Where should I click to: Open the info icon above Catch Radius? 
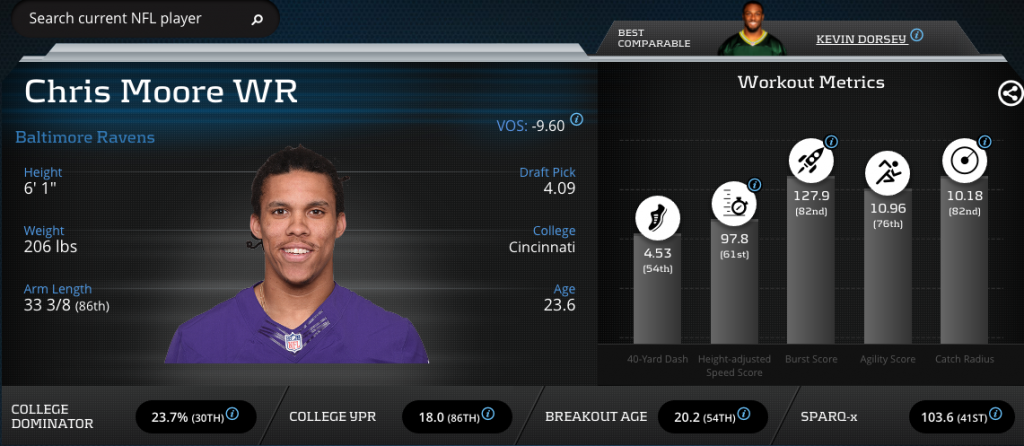tap(984, 141)
